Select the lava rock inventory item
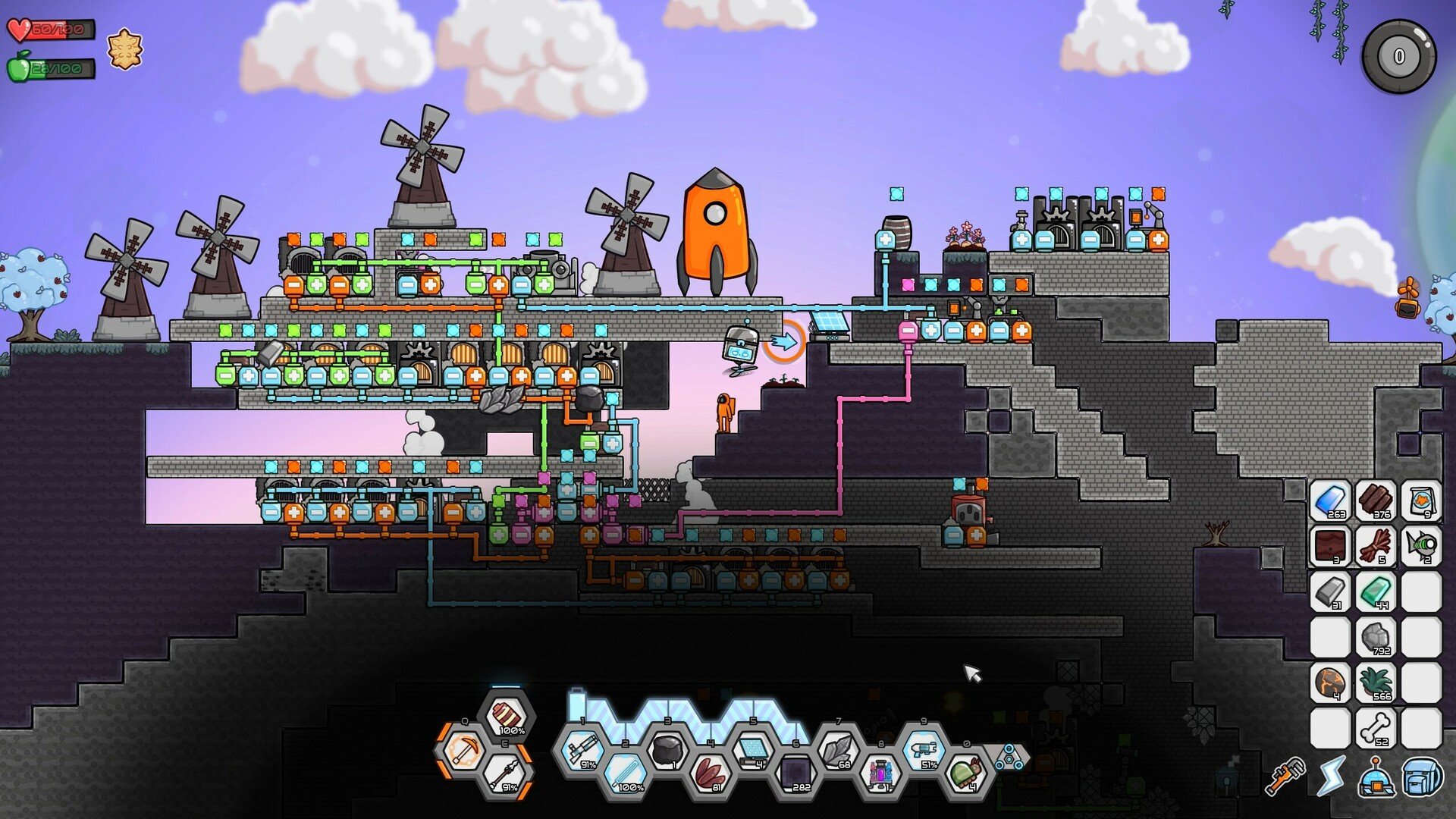This screenshot has height=819, width=1456. (x=1330, y=683)
